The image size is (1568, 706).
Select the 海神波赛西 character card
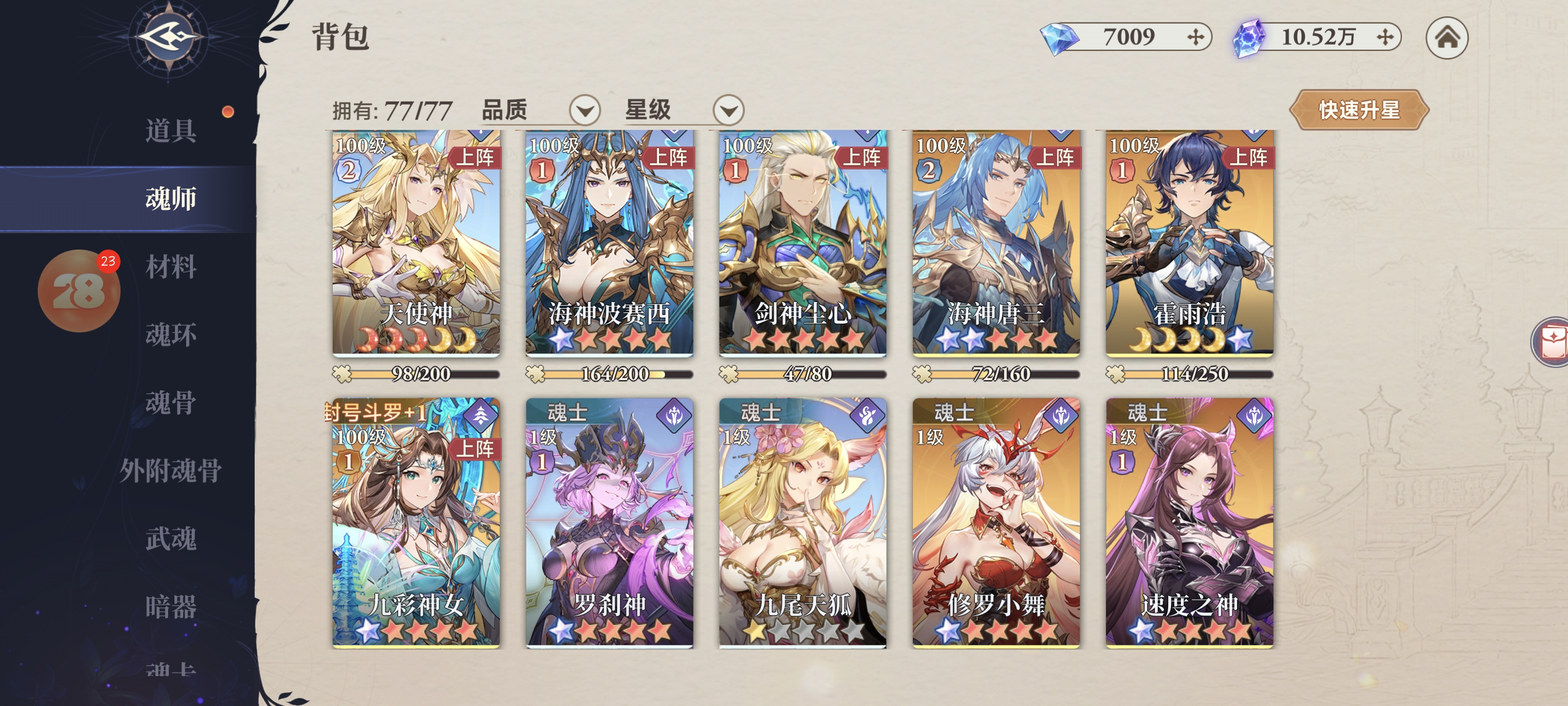pyautogui.click(x=609, y=244)
